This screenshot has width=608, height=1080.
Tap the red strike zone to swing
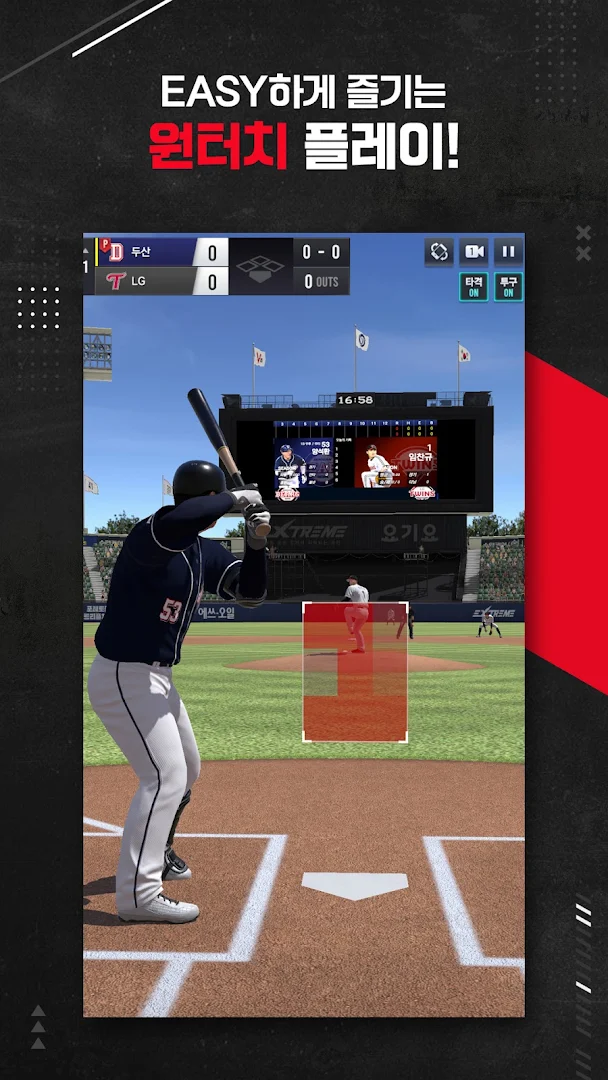(x=355, y=671)
